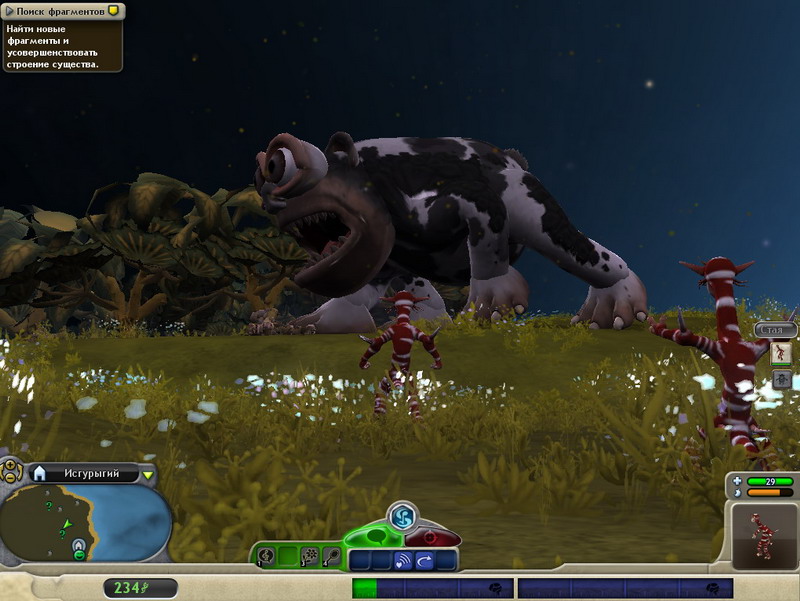800x601 pixels.
Task: Select the pack member portrait
Action: click(x=781, y=353)
